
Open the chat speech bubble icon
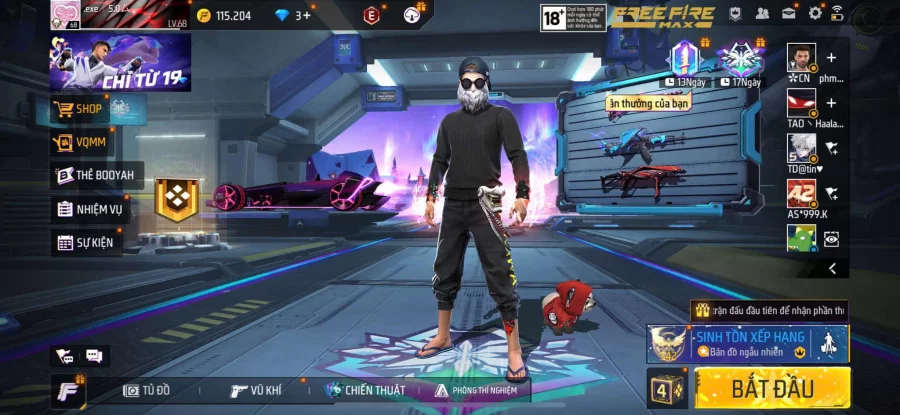coord(94,355)
